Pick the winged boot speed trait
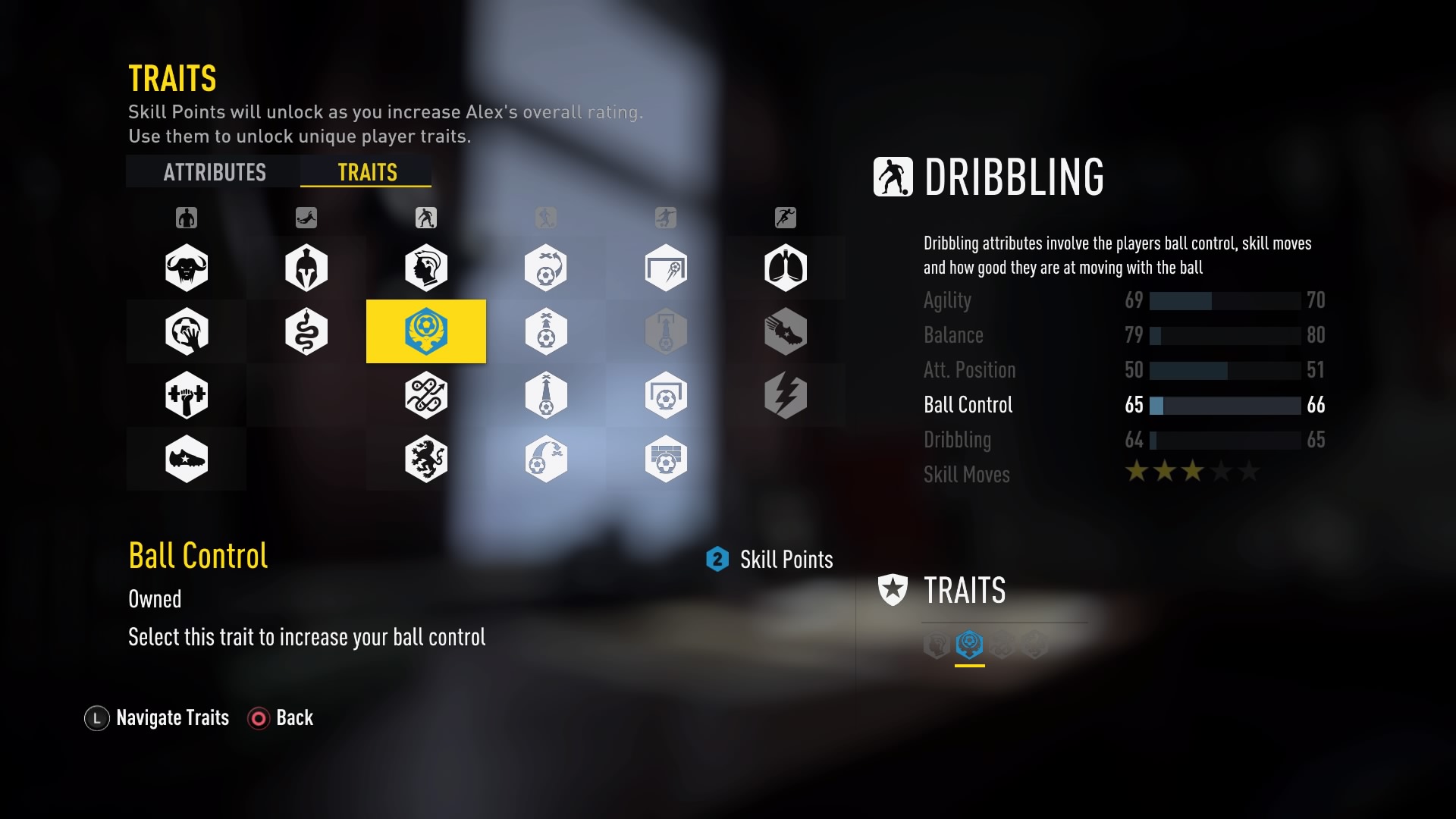1456x819 pixels. click(x=786, y=331)
